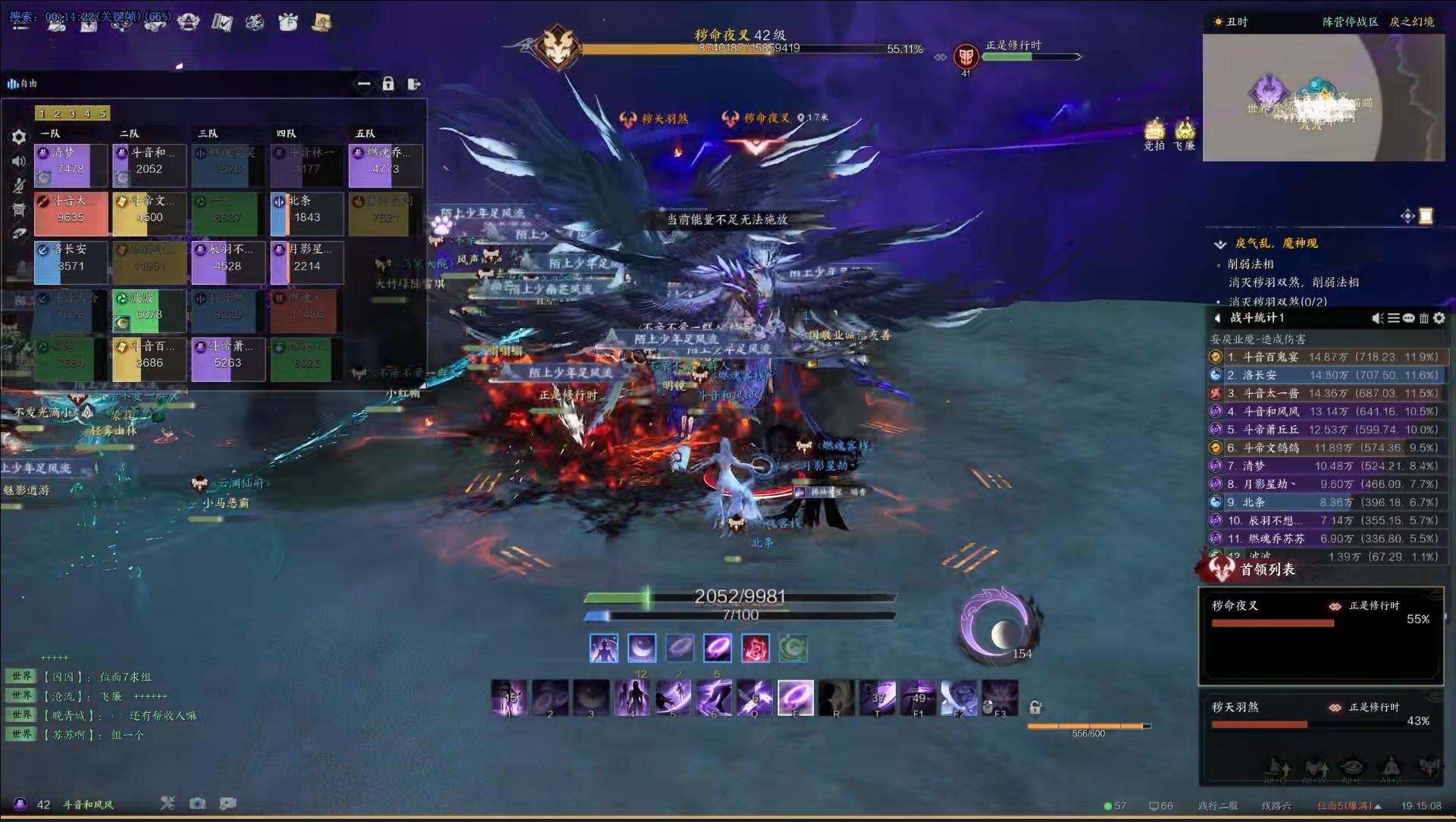Activate the red talisman skill icon
This screenshot has height=822, width=1456.
click(x=756, y=649)
